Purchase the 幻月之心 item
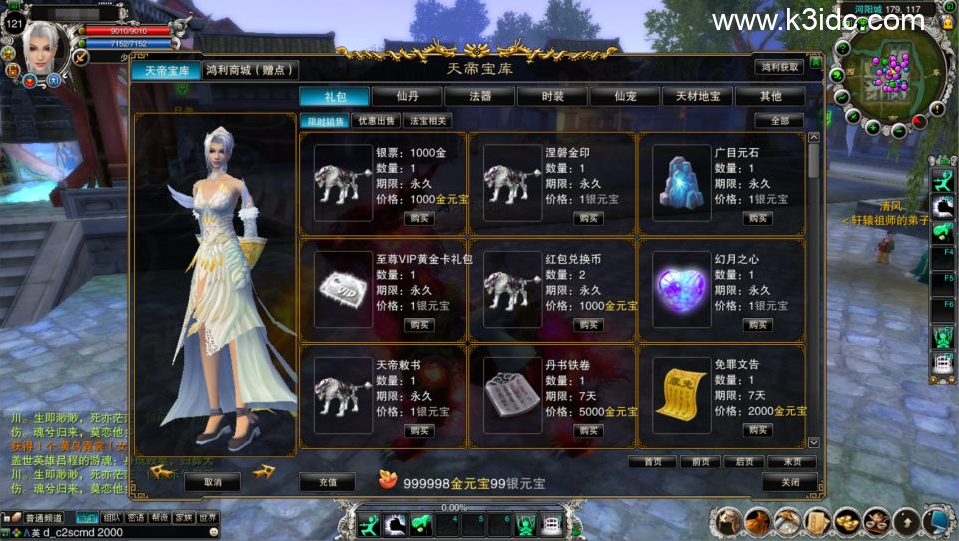 tap(758, 325)
